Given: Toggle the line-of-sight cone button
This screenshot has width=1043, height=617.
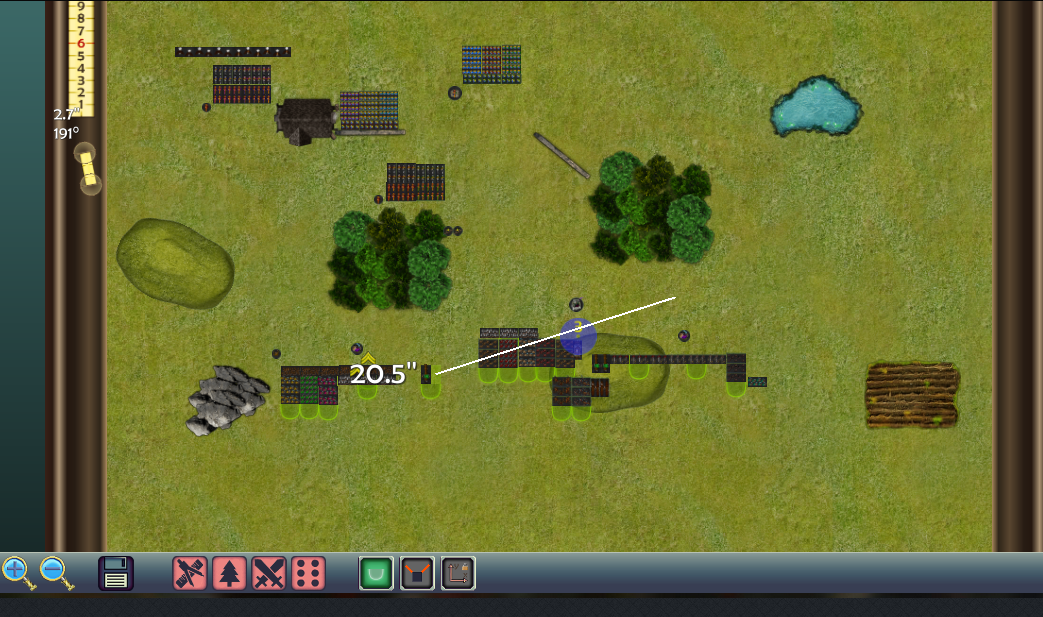Looking at the screenshot, I should (x=417, y=573).
